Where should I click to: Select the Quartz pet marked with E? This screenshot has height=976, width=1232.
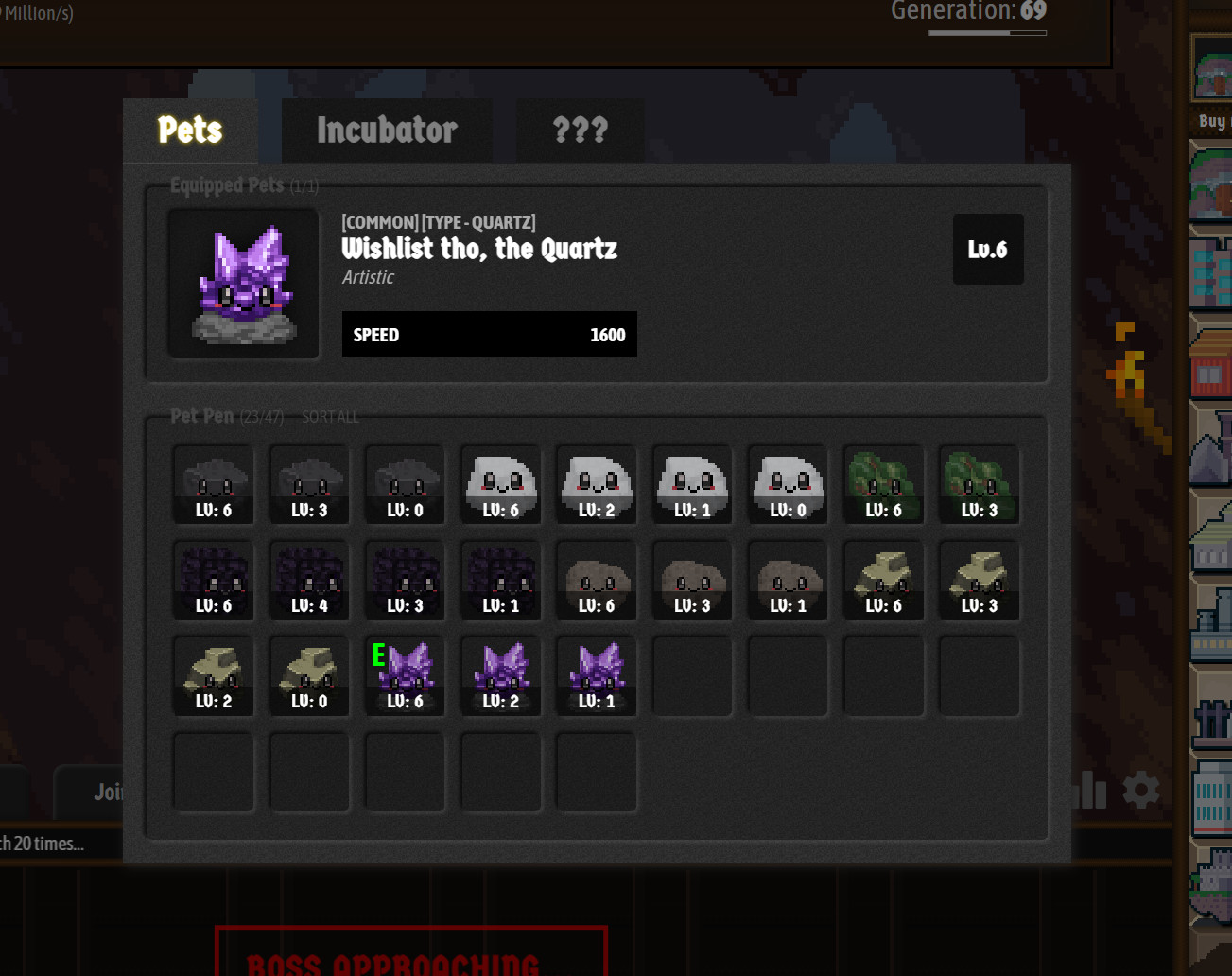pos(404,674)
